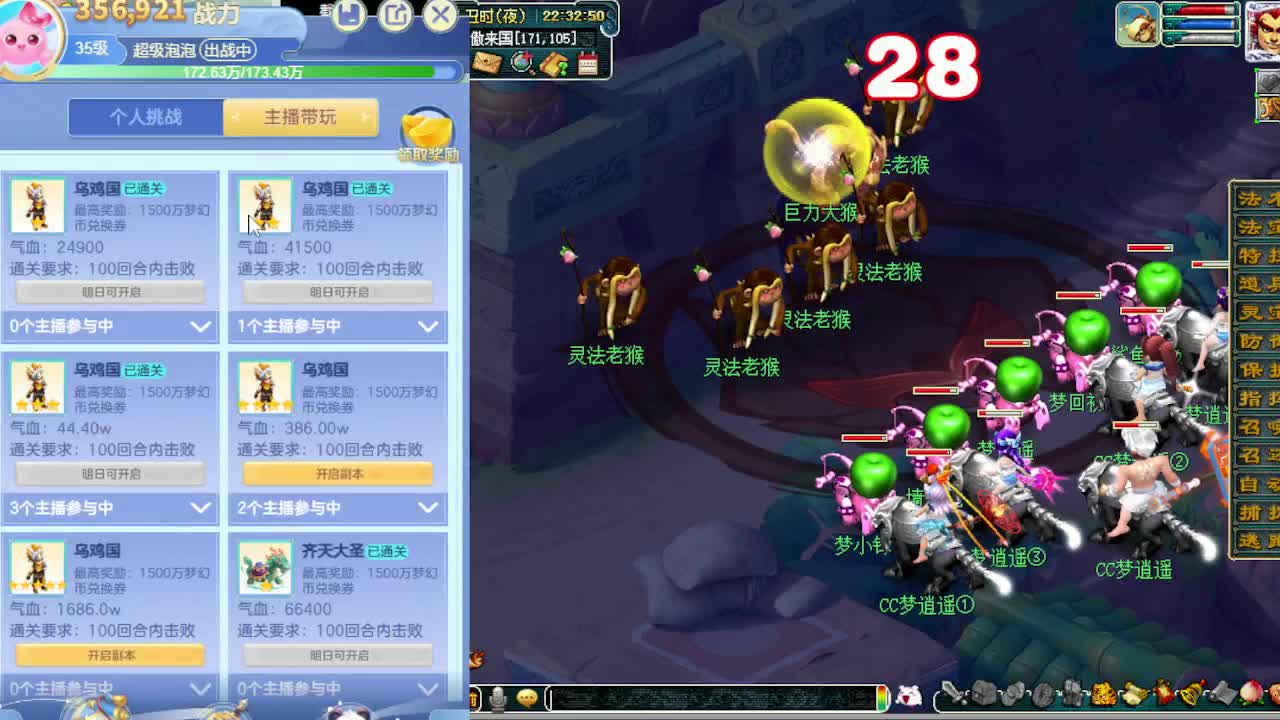Expand the first 0个主播参与中 dropdown
Viewport: 1280px width, 720px height.
[x=110, y=327]
